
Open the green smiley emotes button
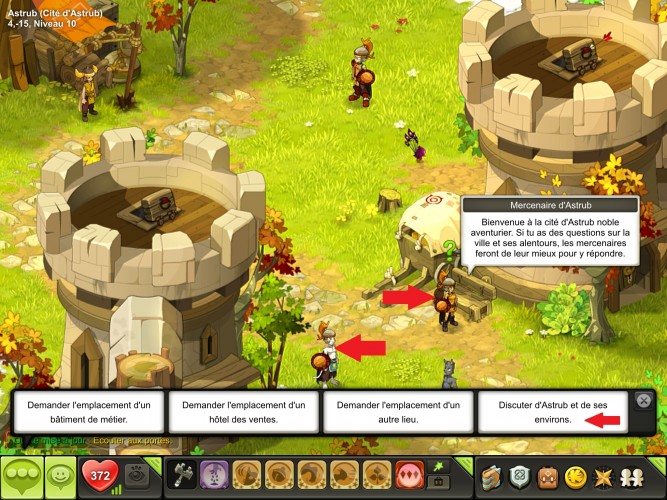pyautogui.click(x=62, y=476)
